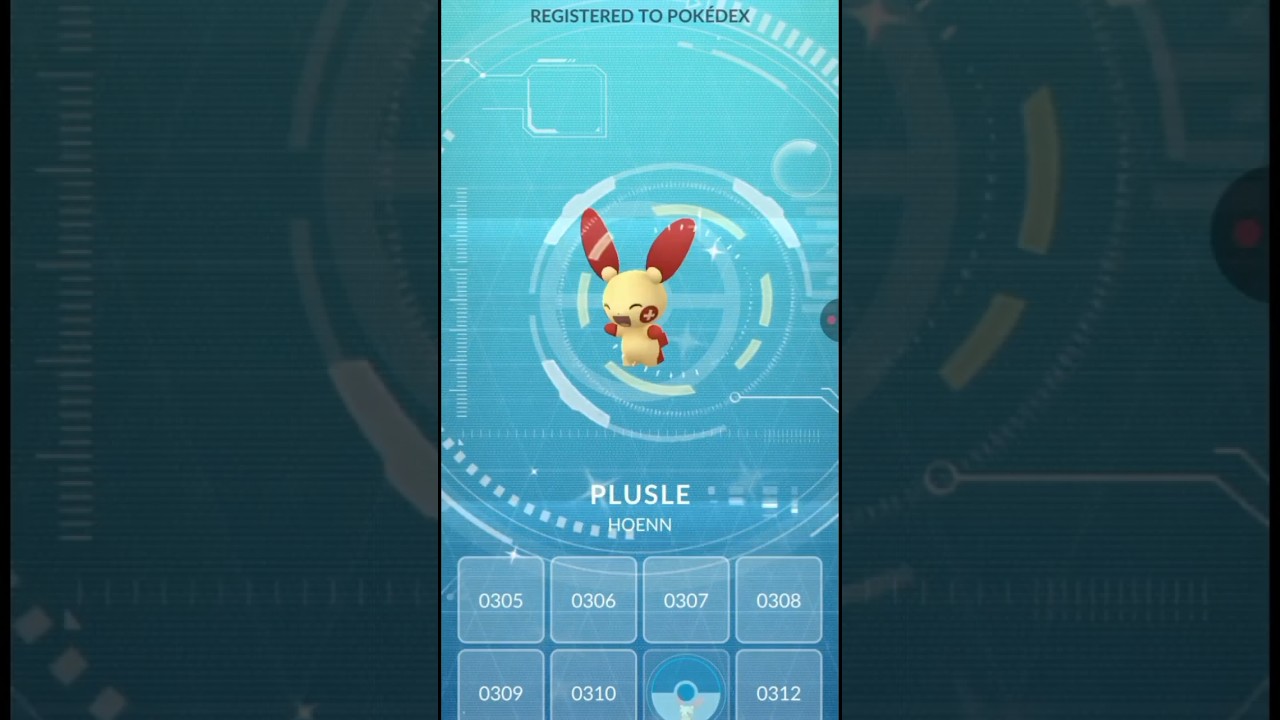1280x720 pixels.
Task: Tap the REGISTERED TO POKÉDEX header
Action: pyautogui.click(x=640, y=16)
